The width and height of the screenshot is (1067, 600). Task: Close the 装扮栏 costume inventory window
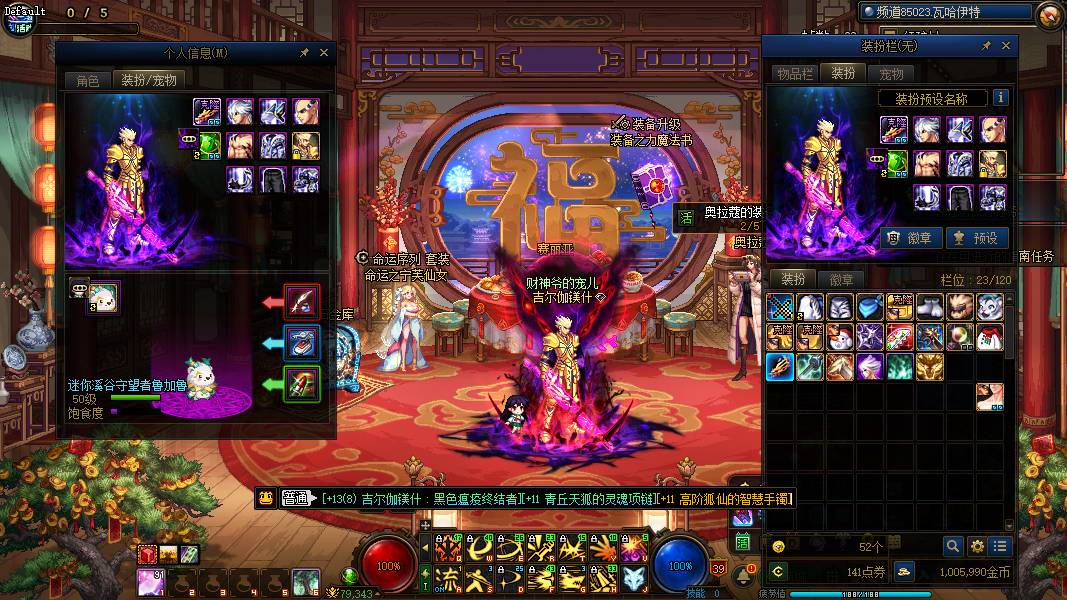click(1006, 46)
